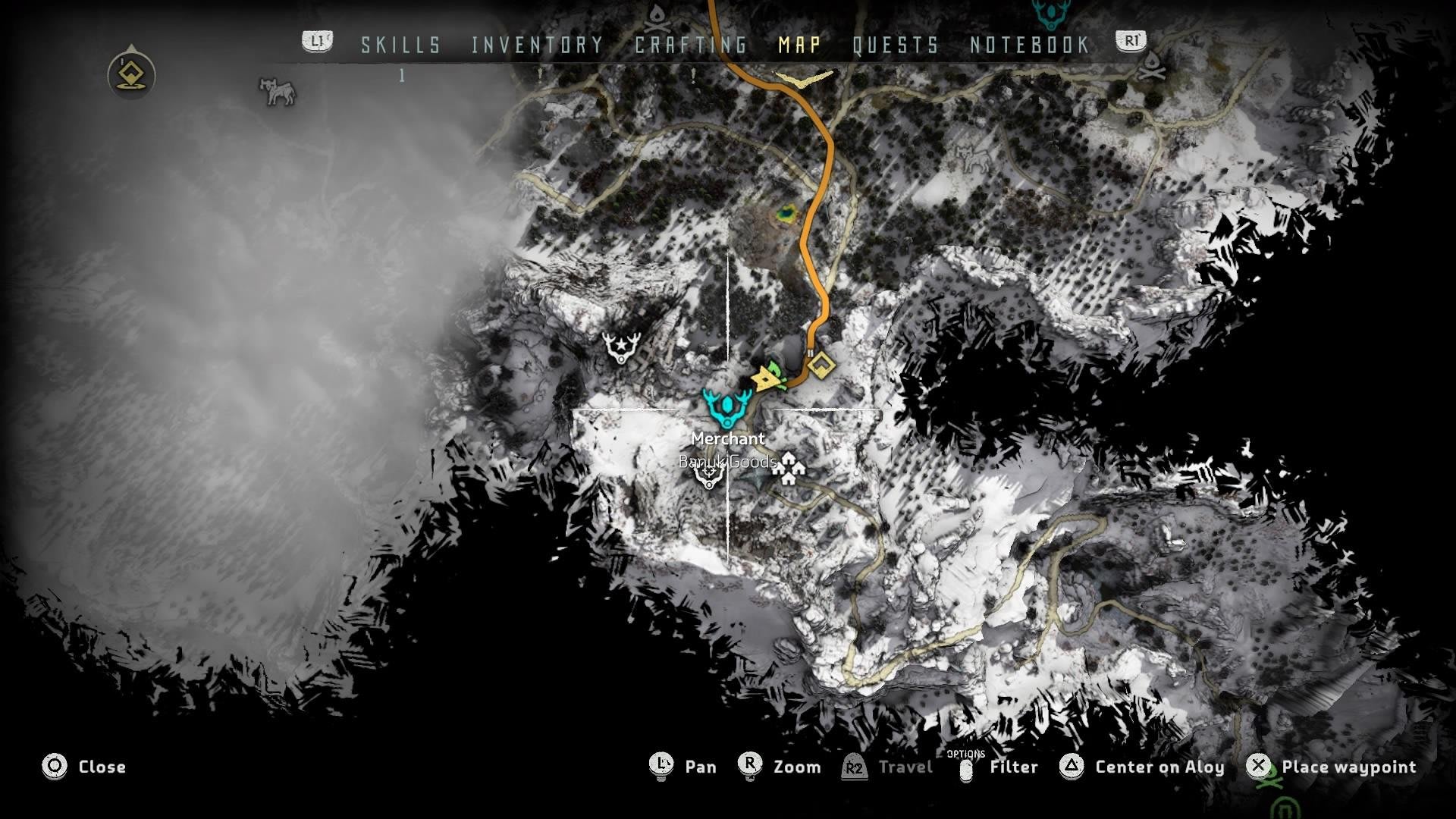The image size is (1456, 819).
Task: Select the Map tab
Action: click(799, 45)
